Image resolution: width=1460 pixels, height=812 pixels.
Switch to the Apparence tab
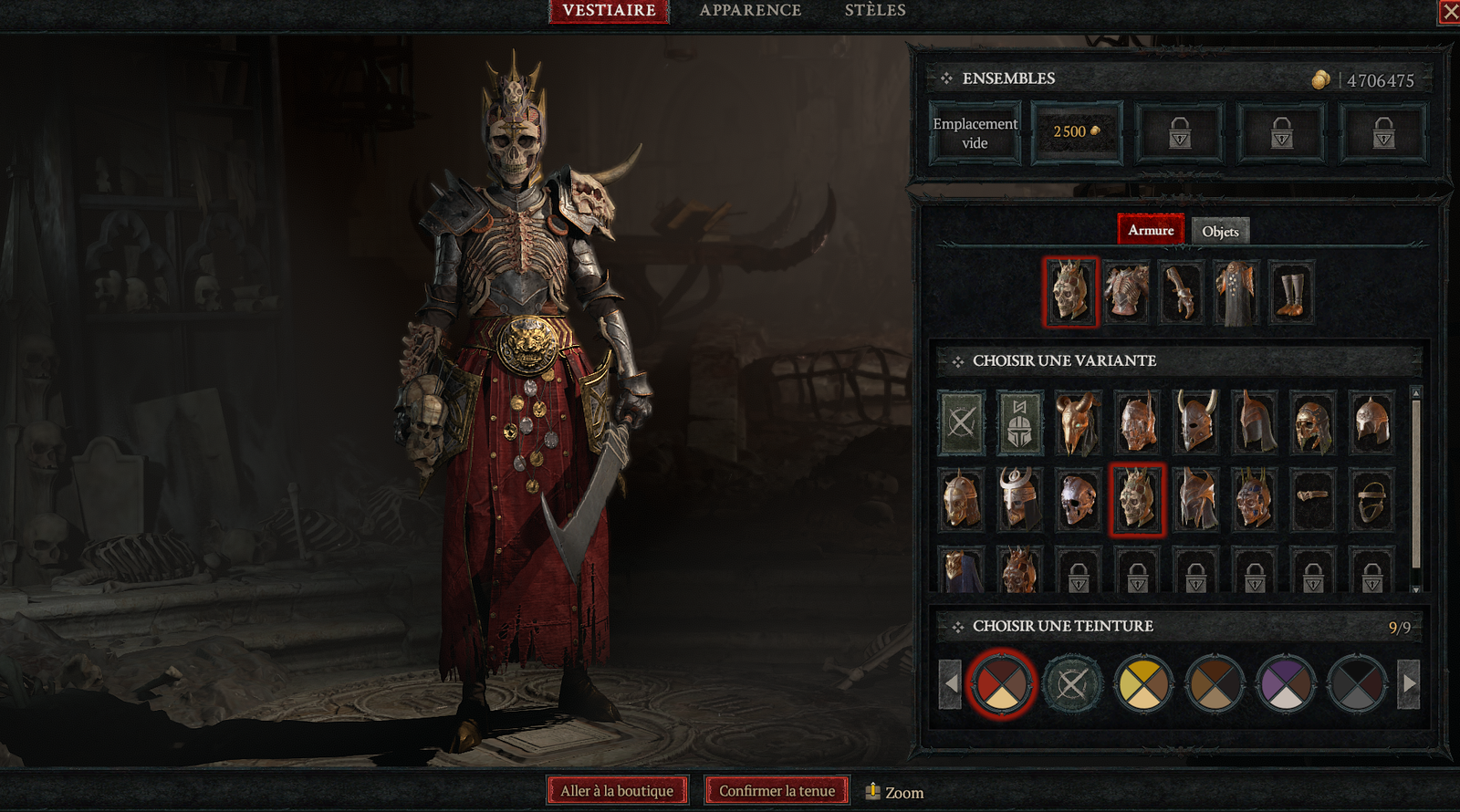(x=750, y=11)
